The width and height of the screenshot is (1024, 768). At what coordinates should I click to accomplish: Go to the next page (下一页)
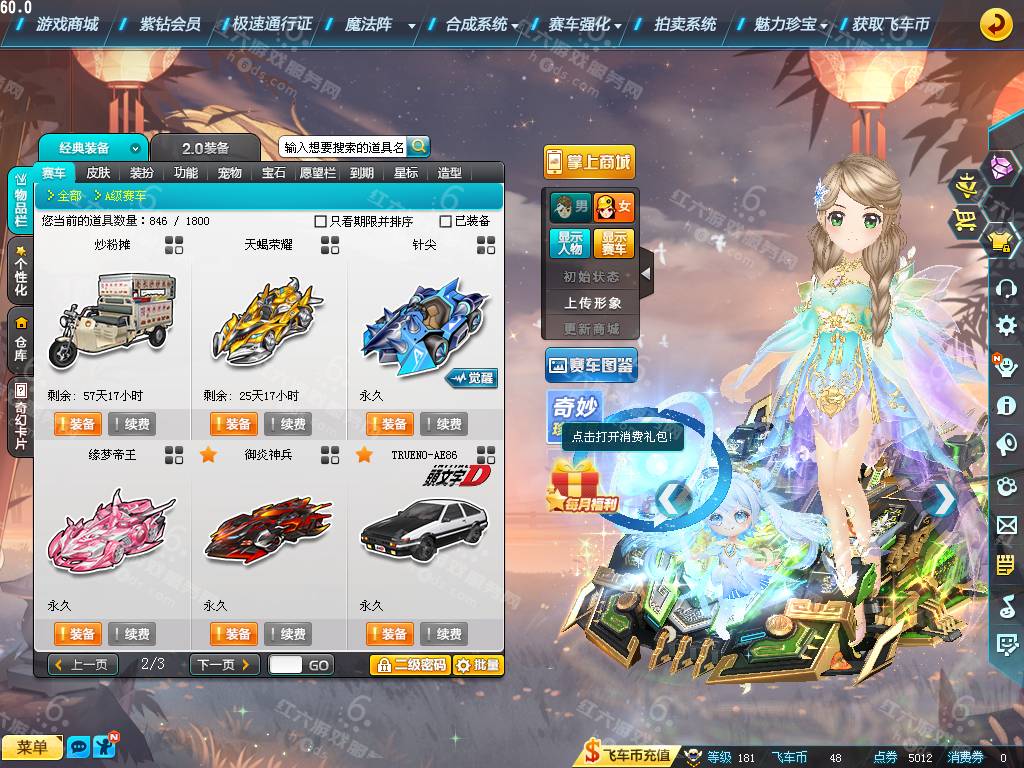click(224, 665)
